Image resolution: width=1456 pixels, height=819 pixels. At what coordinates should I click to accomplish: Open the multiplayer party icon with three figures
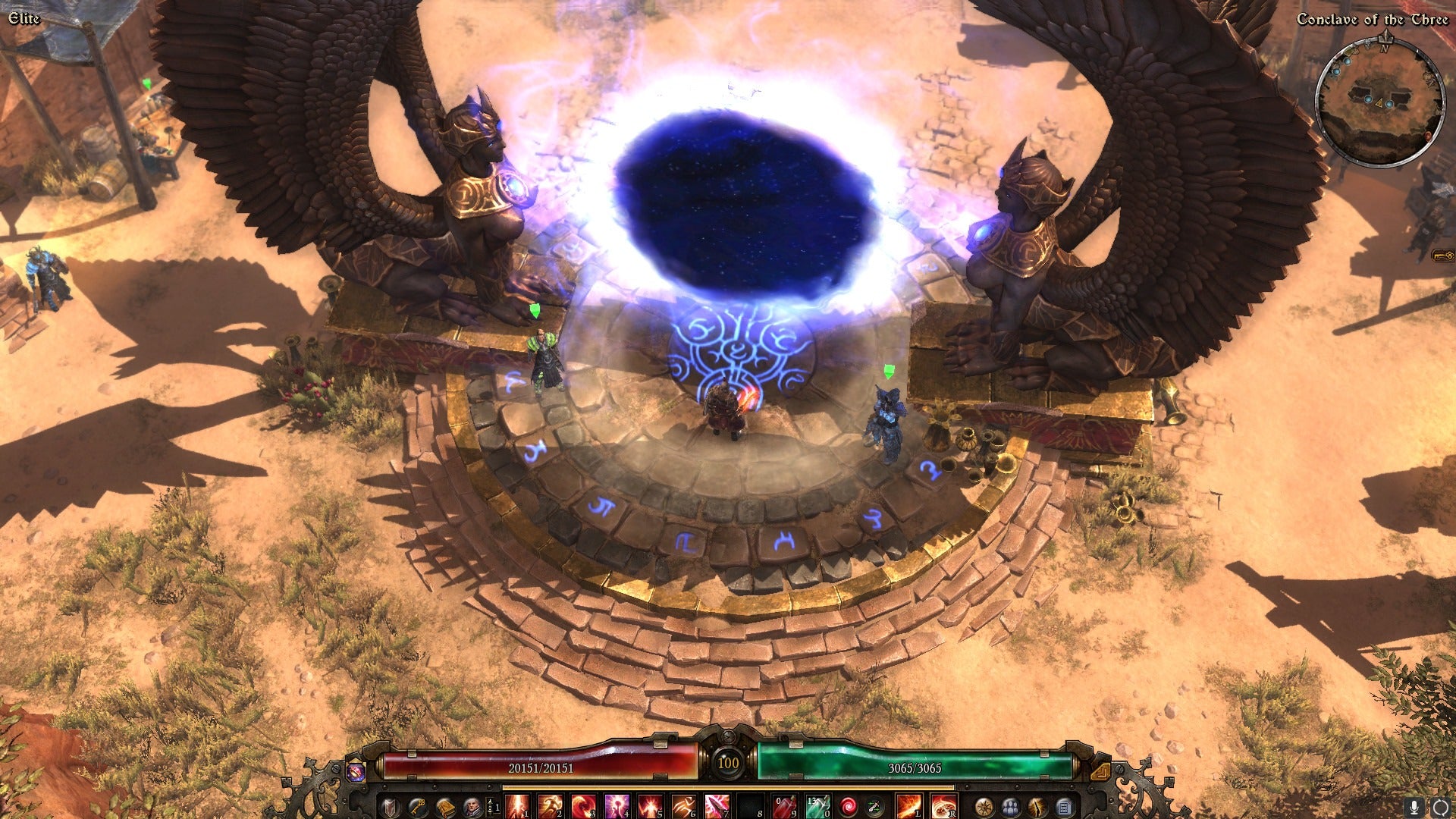[x=1009, y=808]
